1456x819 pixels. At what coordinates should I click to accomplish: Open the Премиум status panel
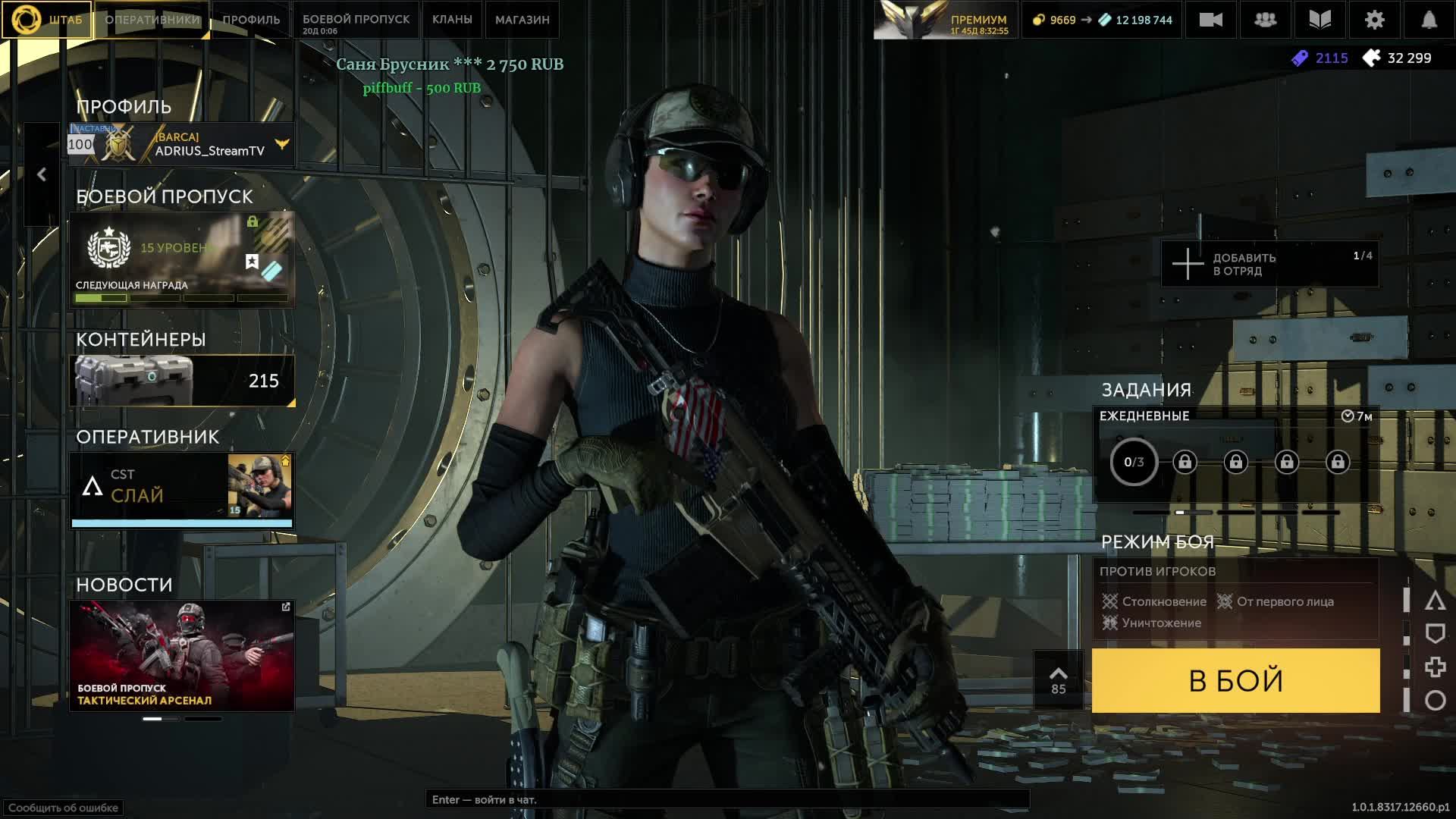tap(946, 20)
